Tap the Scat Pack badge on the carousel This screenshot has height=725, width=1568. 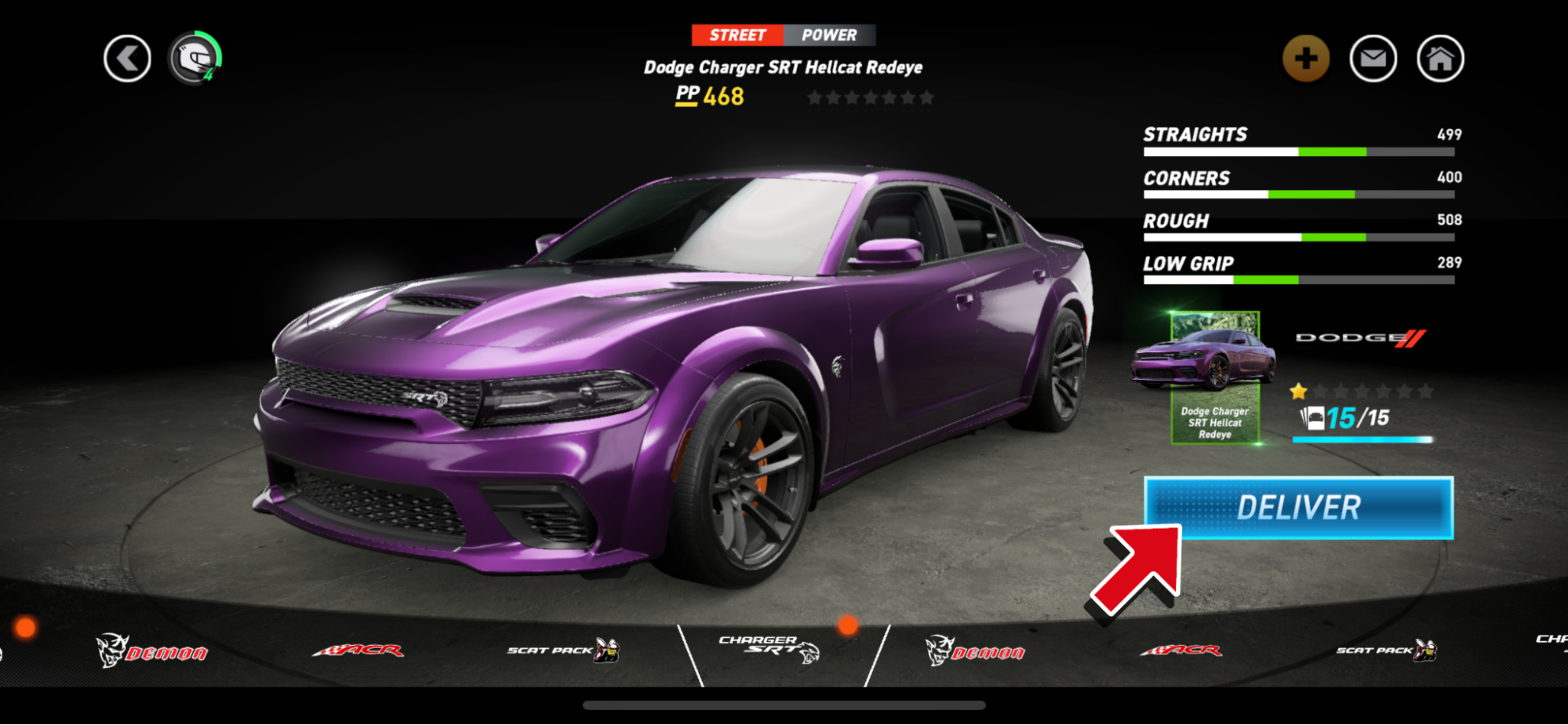[x=559, y=650]
